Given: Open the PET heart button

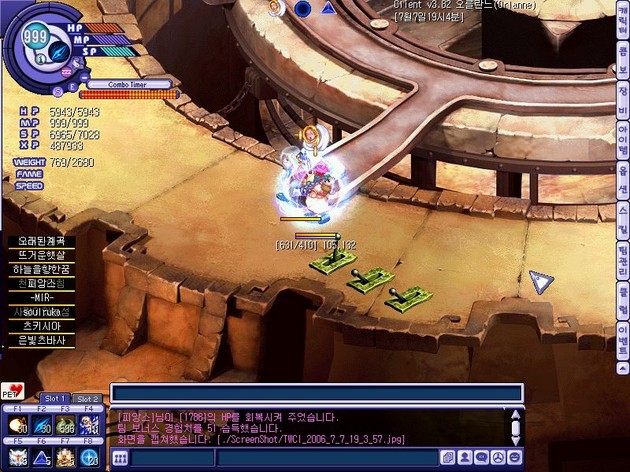Looking at the screenshot, I should point(13,391).
